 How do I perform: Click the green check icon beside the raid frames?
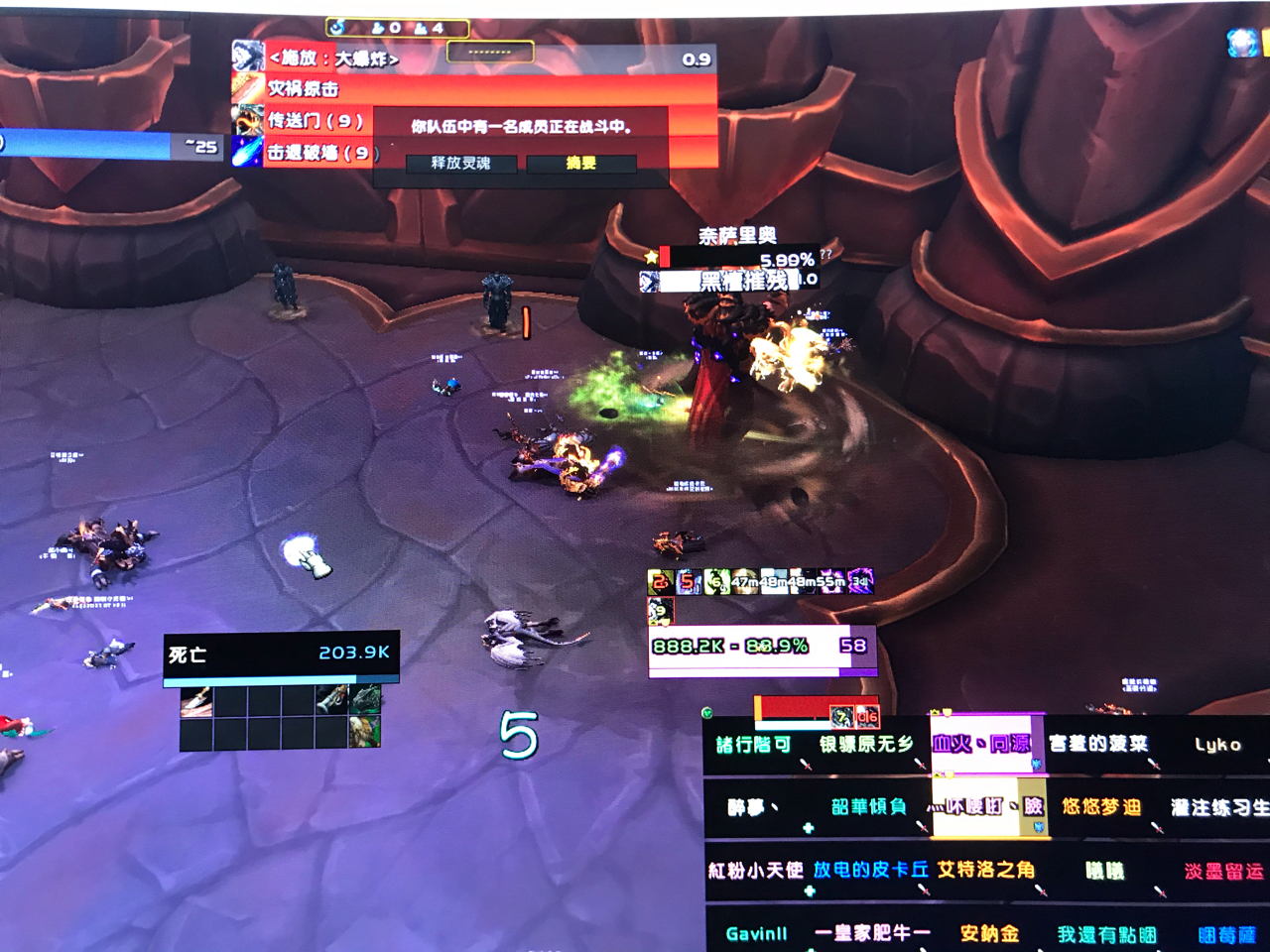point(708,710)
